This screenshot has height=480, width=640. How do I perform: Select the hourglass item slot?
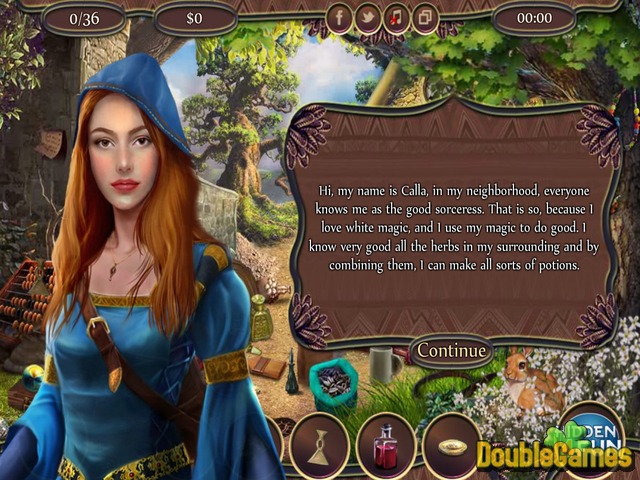pos(319,444)
